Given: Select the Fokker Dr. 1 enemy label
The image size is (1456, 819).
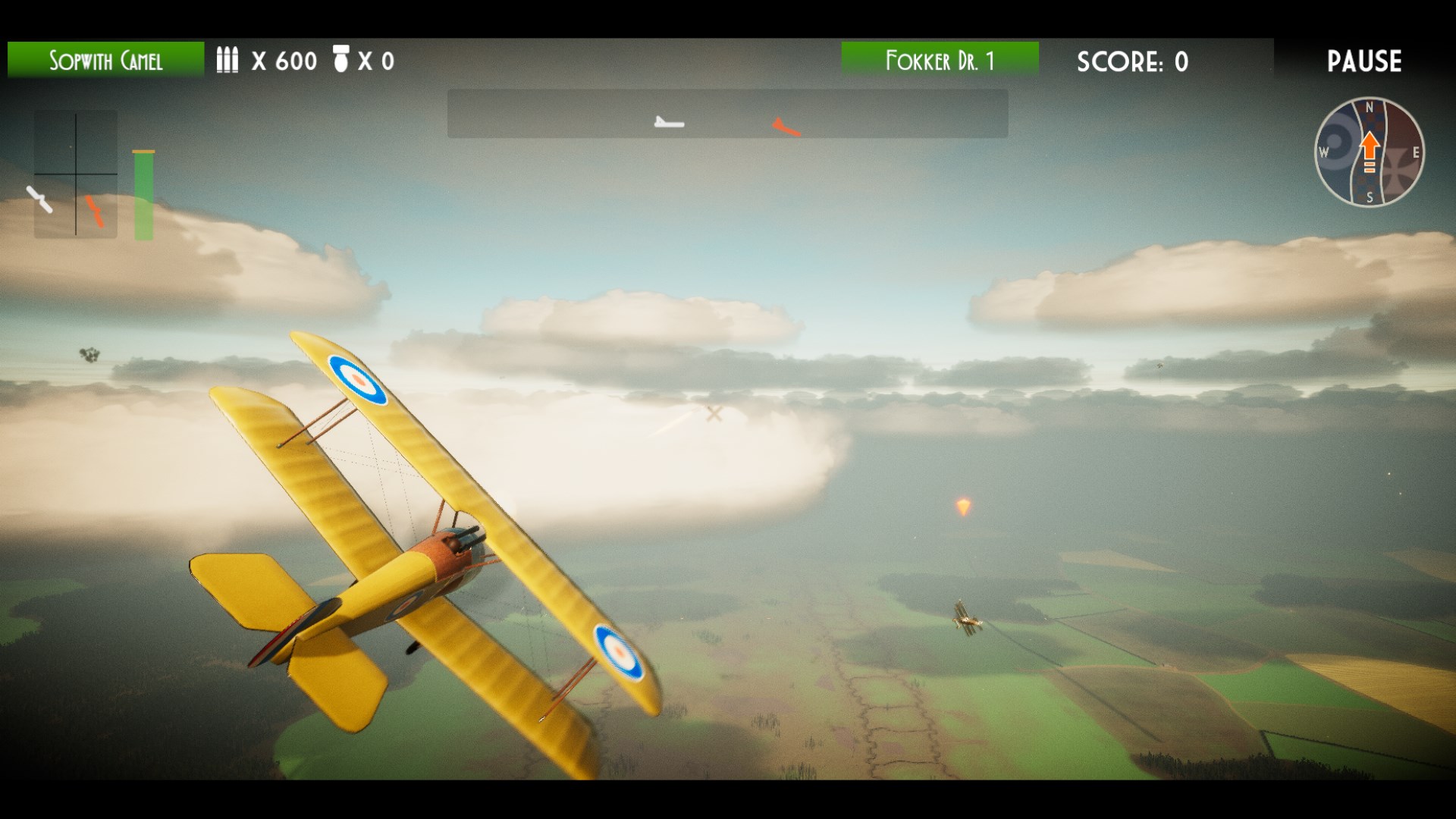Looking at the screenshot, I should point(940,60).
